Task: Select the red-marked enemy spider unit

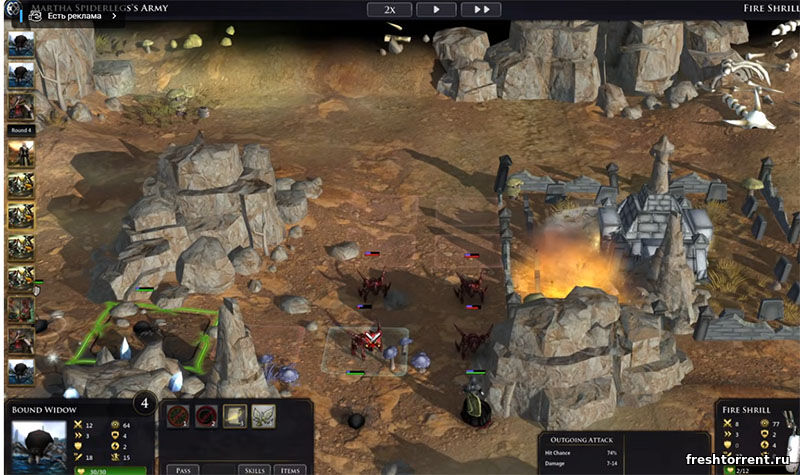Action: click(x=366, y=342)
